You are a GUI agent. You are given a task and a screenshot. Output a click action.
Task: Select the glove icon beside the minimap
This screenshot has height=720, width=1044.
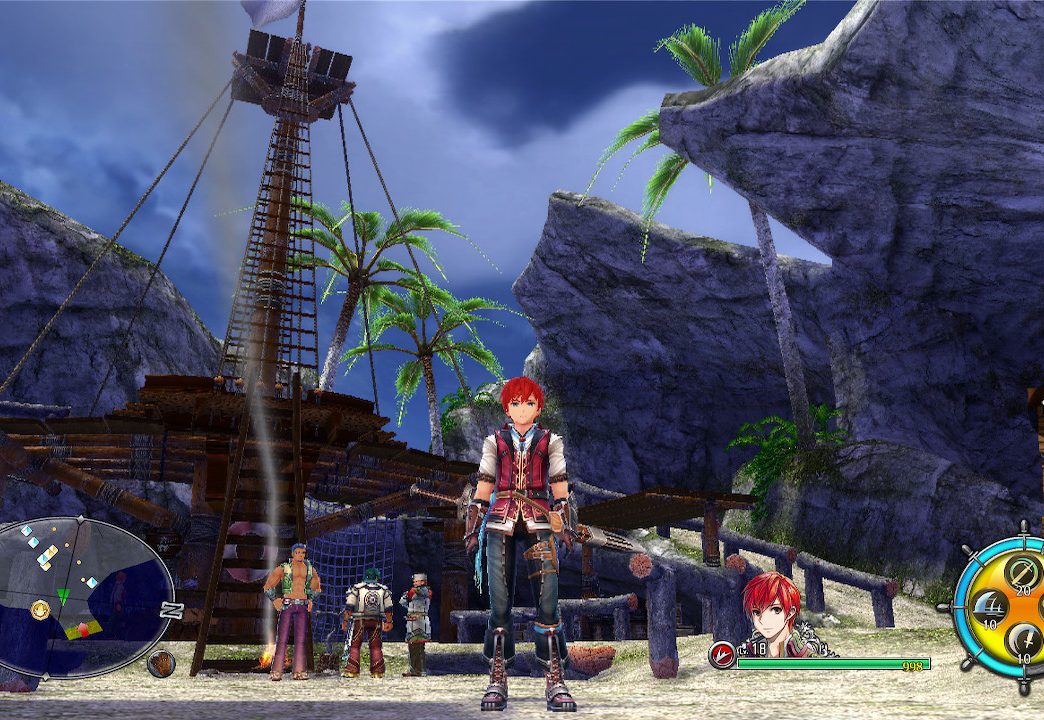coord(160,662)
